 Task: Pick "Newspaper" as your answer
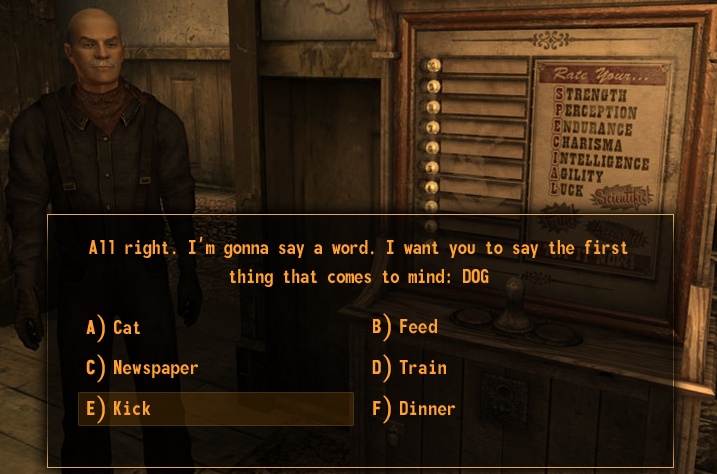point(155,368)
